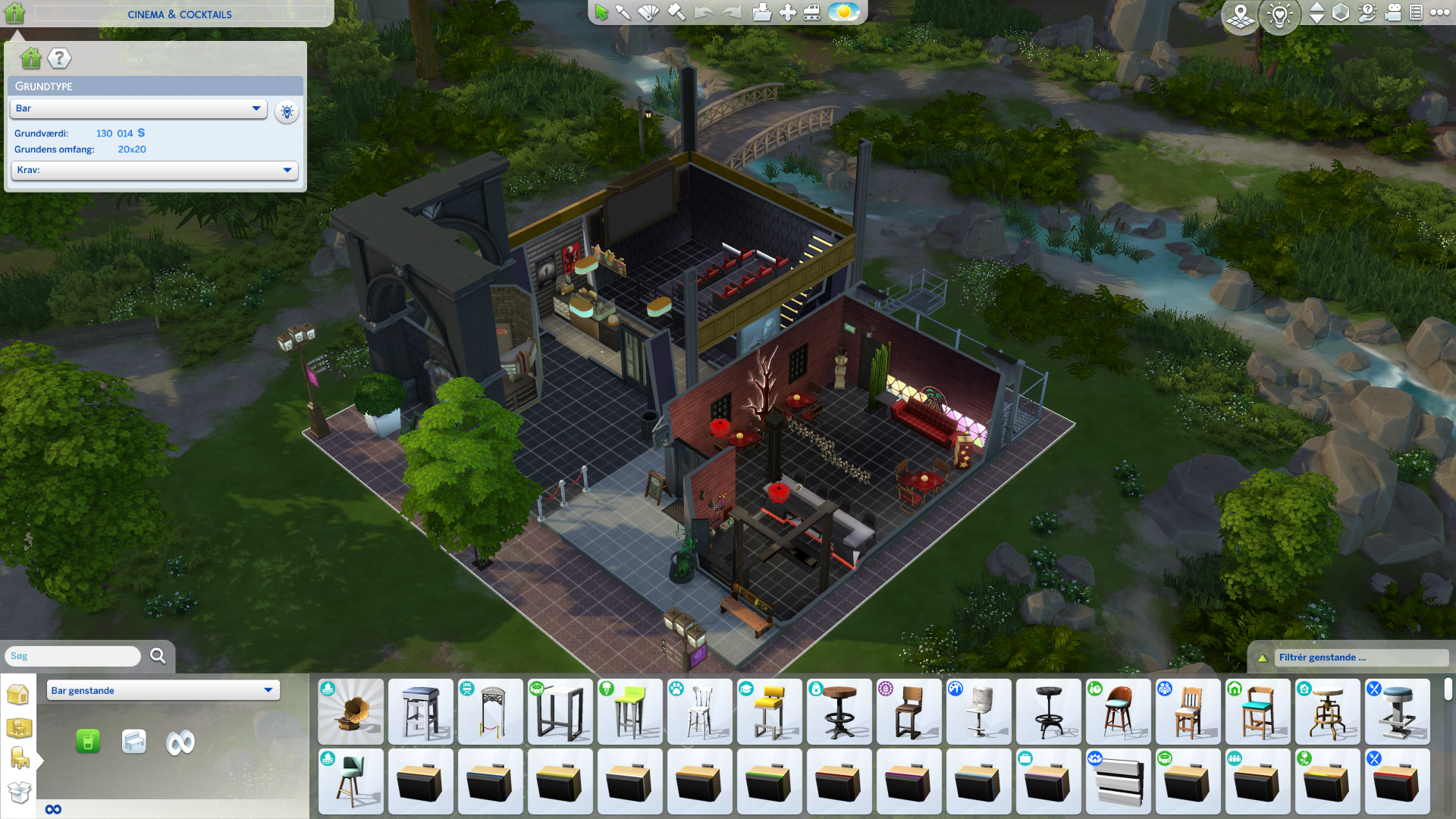Screen dimensions: 1456x819
Task: Toggle the sun time-of-day button
Action: (x=843, y=13)
